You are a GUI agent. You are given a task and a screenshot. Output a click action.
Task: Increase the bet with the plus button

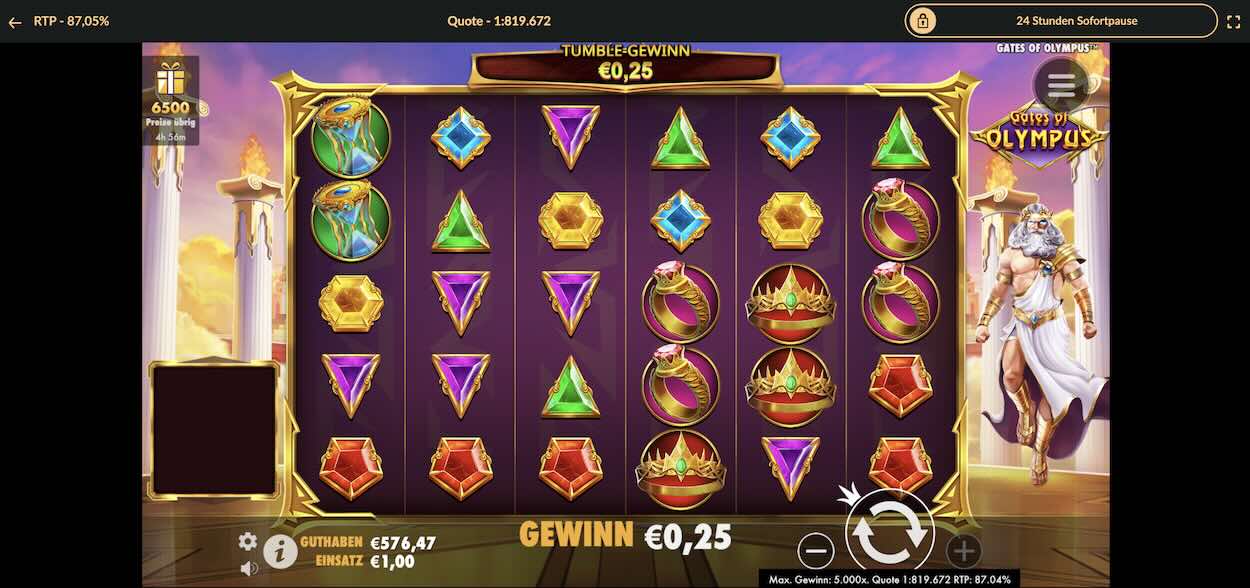pos(963,550)
